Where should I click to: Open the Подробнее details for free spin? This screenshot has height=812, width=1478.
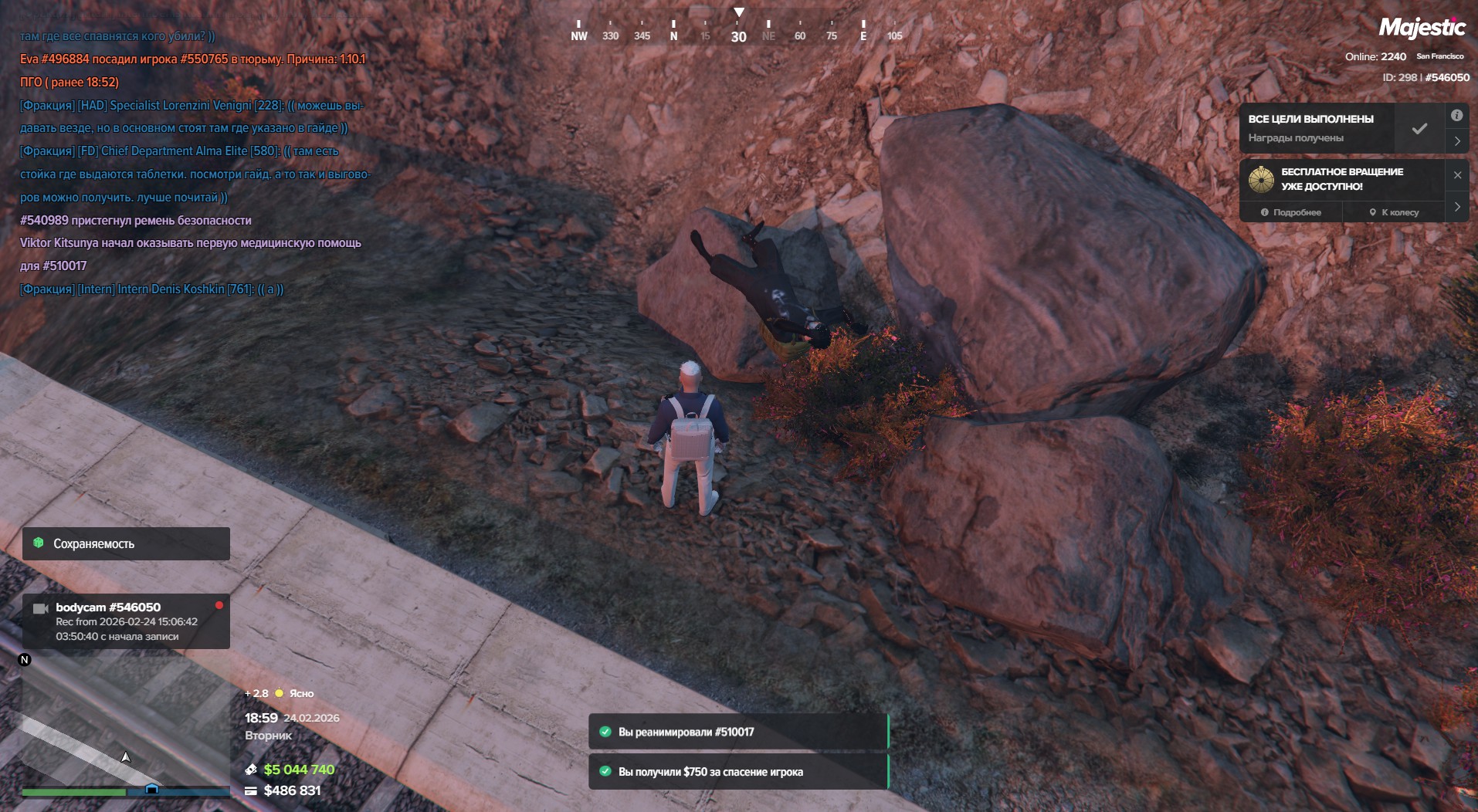click(x=1291, y=212)
